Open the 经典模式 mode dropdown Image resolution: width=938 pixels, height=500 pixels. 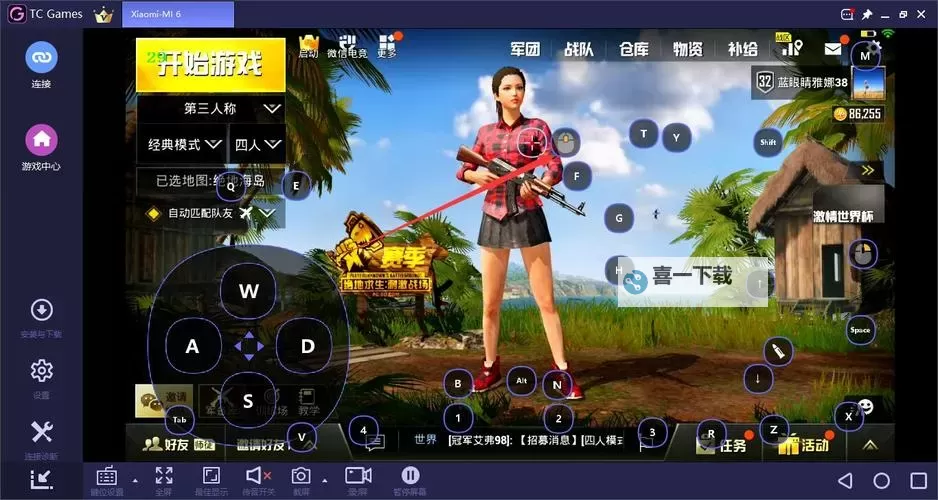coord(182,144)
